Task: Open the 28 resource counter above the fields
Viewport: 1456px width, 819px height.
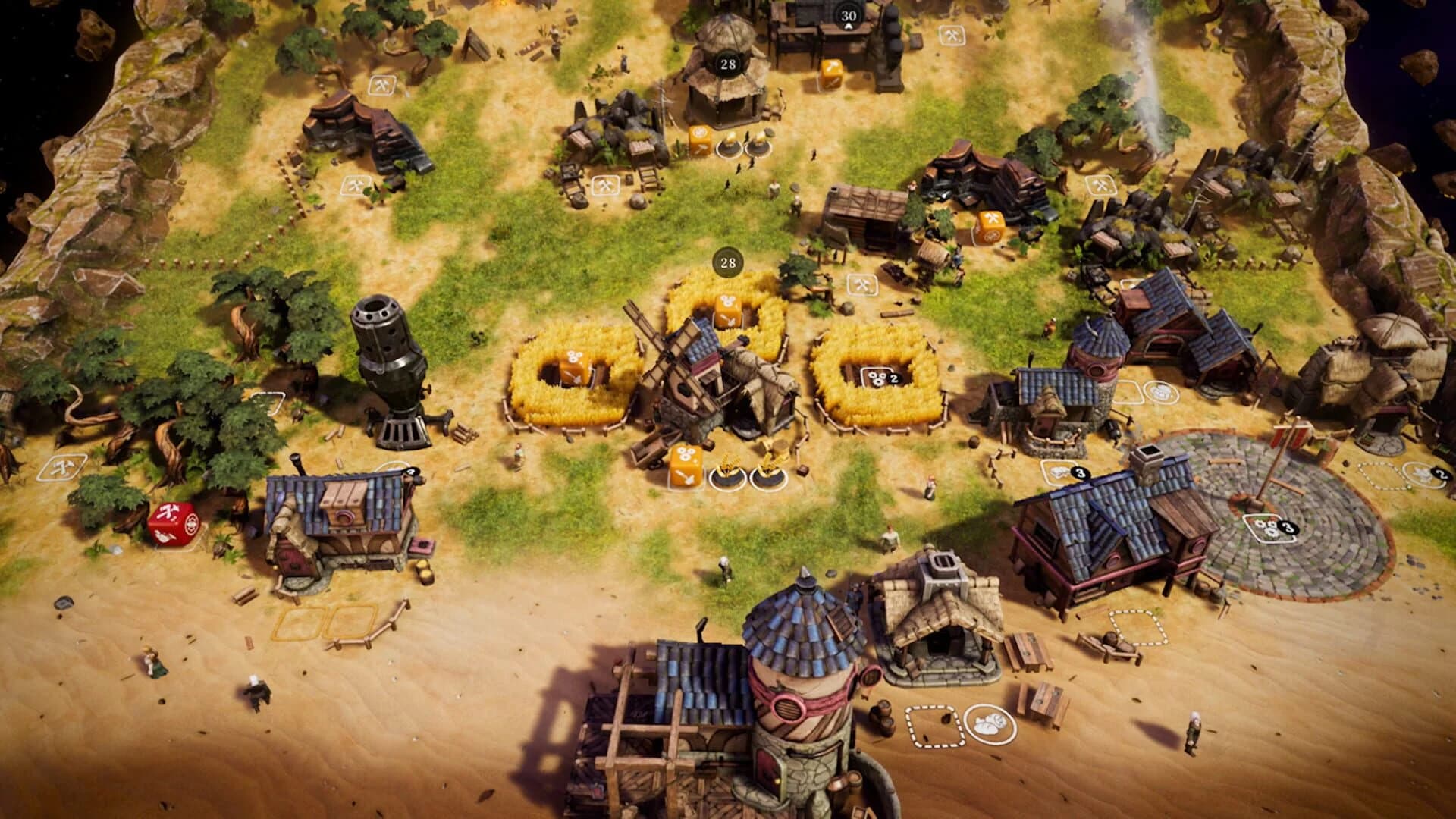Action: 728,263
